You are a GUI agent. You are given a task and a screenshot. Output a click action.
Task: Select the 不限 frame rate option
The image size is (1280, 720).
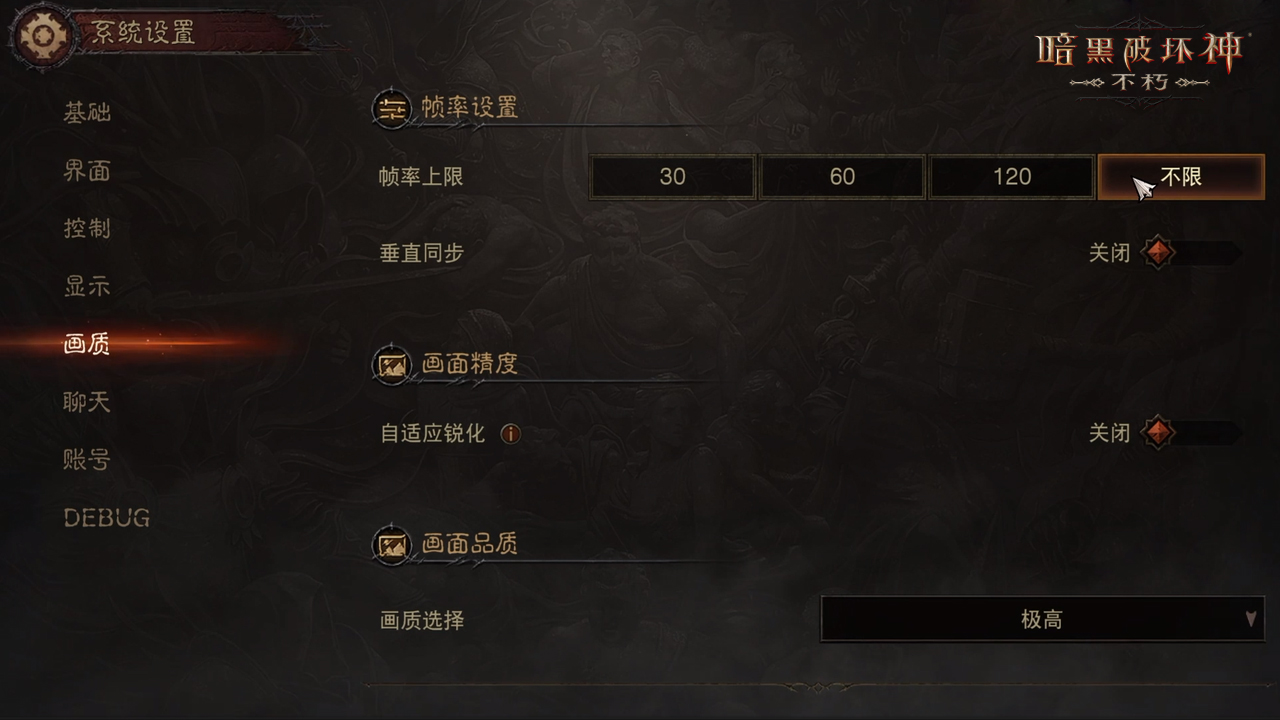pyautogui.click(x=1181, y=176)
